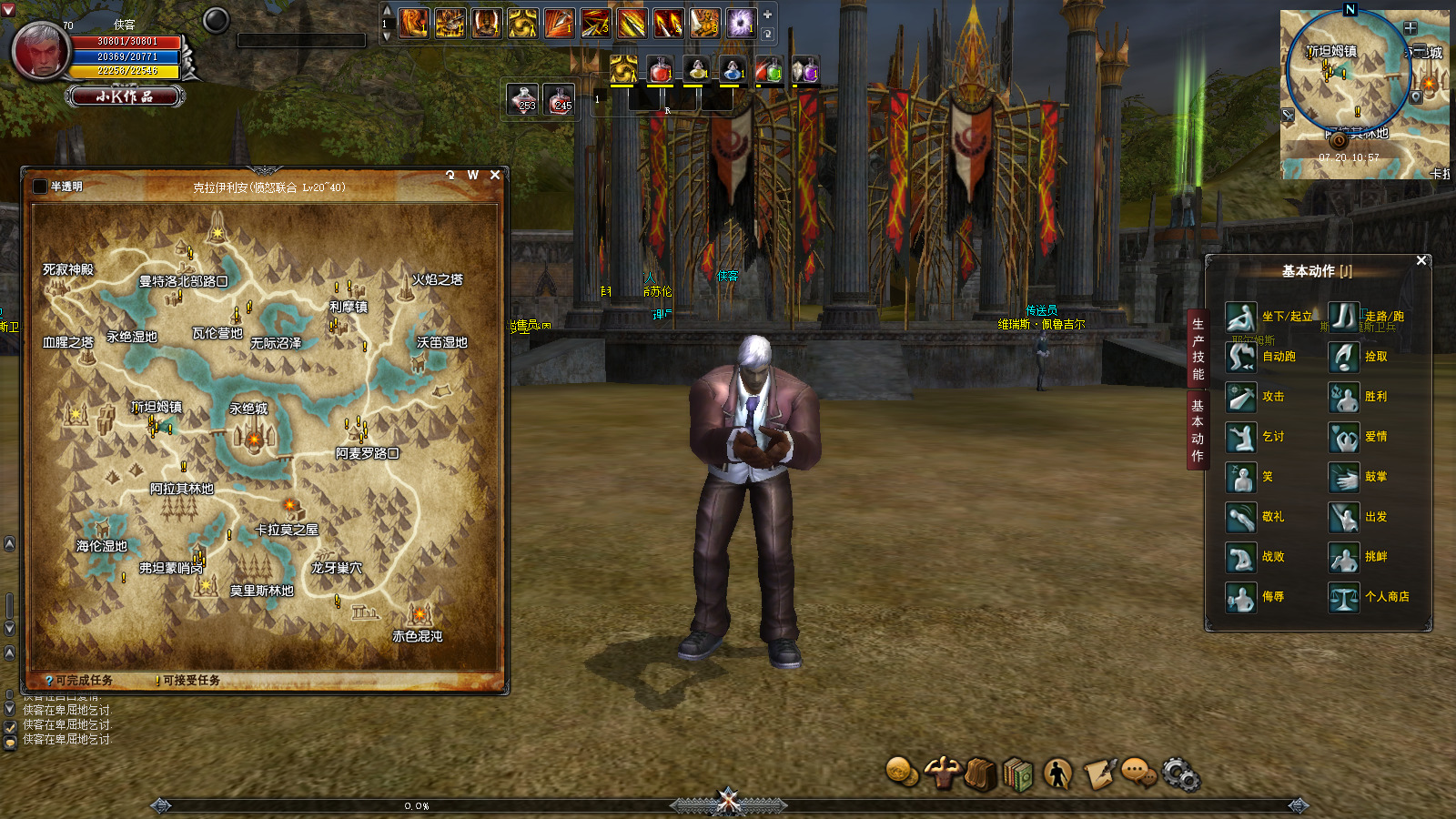
Task: Open the gold coins shop icon
Action: (901, 772)
